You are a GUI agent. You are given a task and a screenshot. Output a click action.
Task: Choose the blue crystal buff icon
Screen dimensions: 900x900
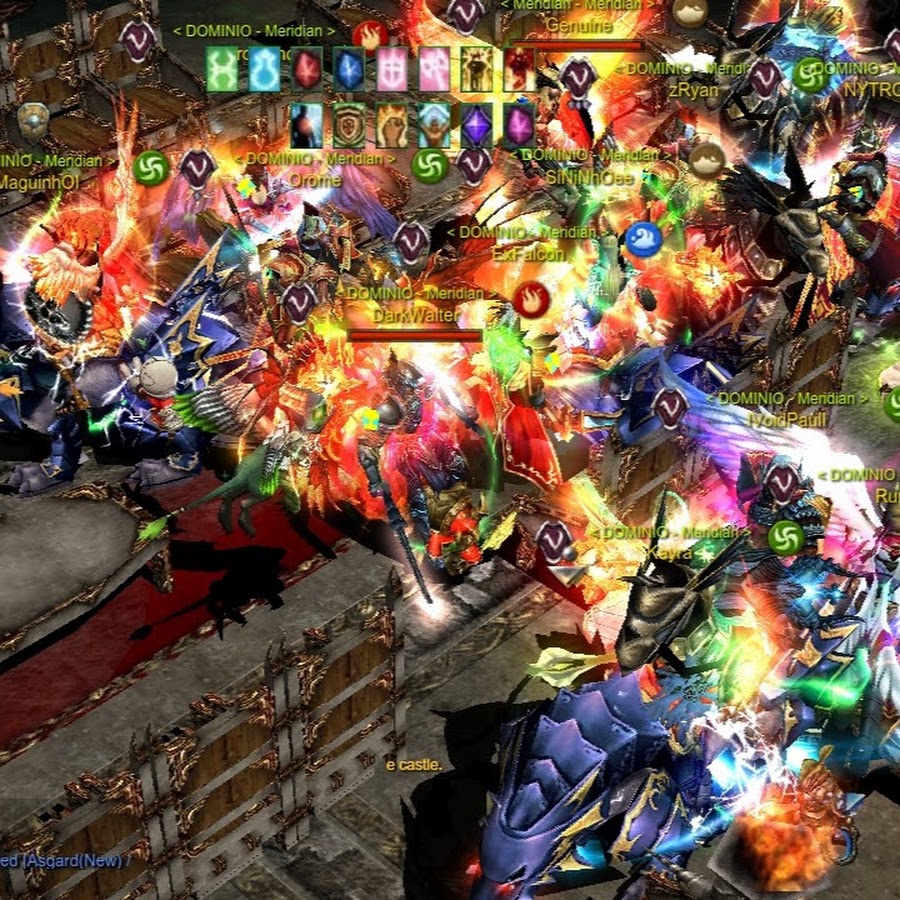coord(349,69)
